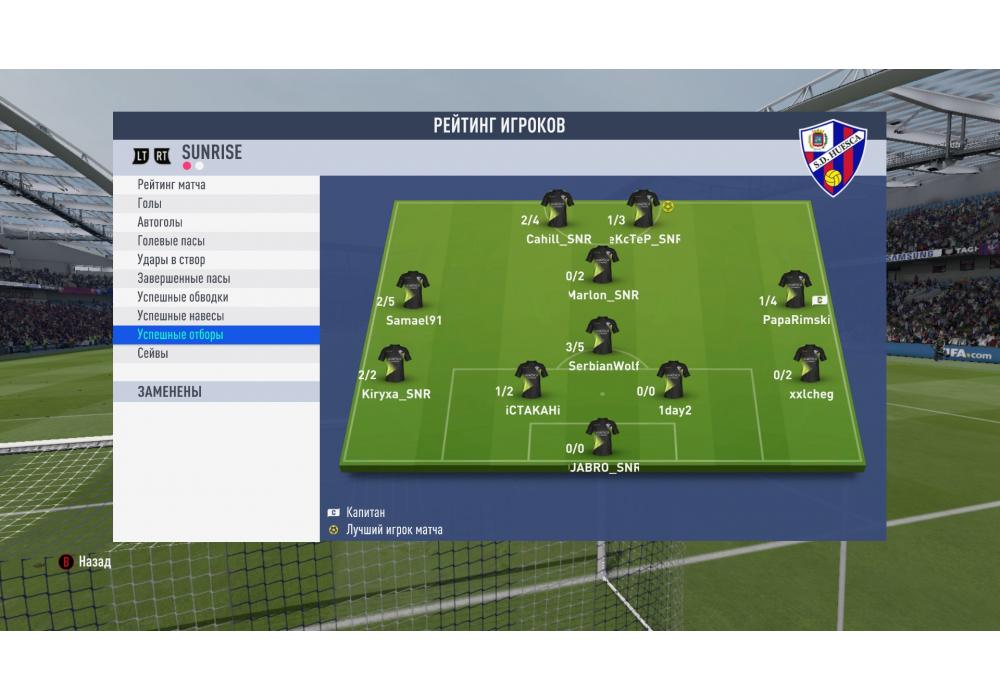
Task: Choose the Голы stat entry
Action: 215,204
